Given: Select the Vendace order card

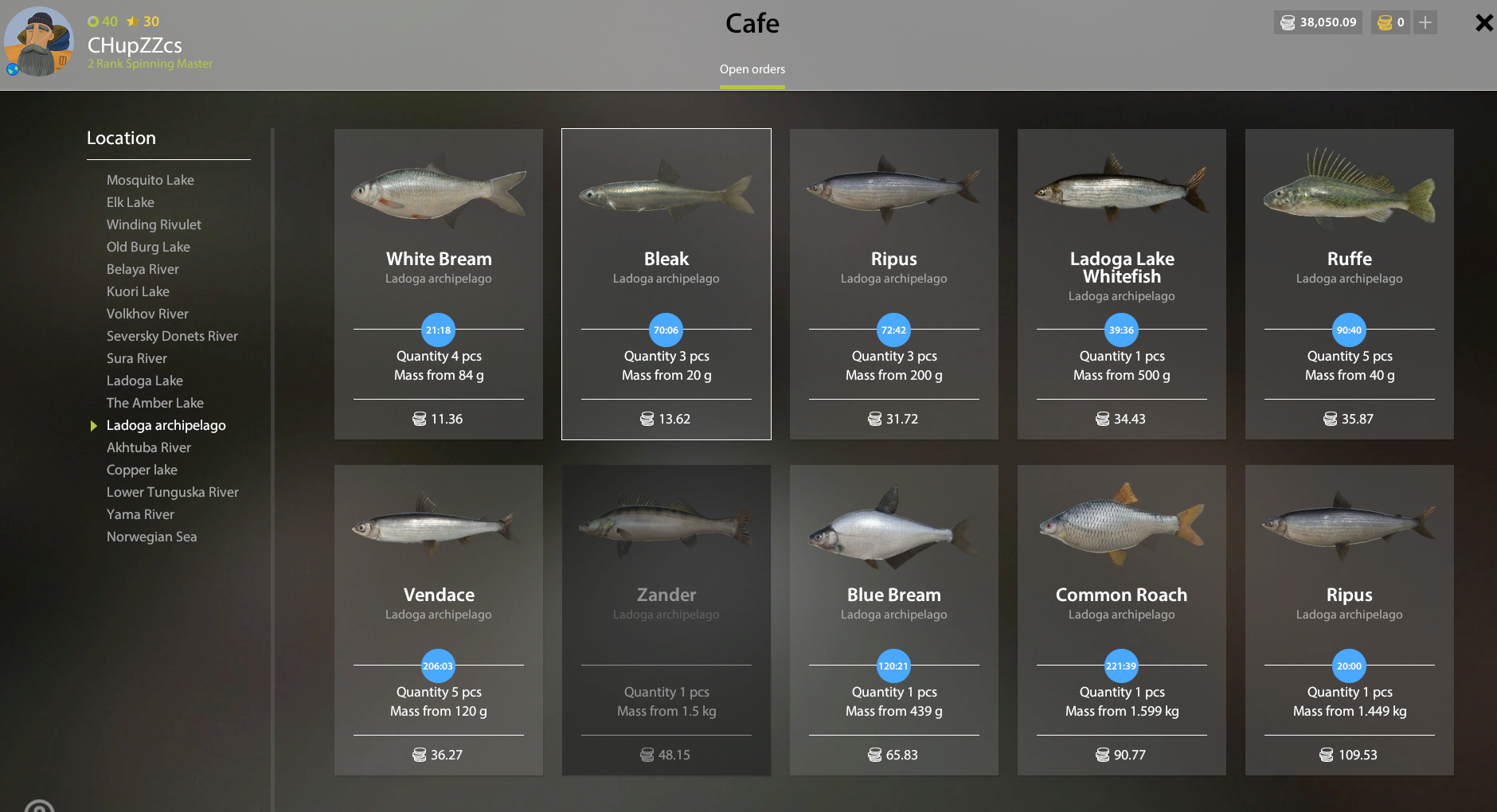Looking at the screenshot, I should tap(439, 620).
